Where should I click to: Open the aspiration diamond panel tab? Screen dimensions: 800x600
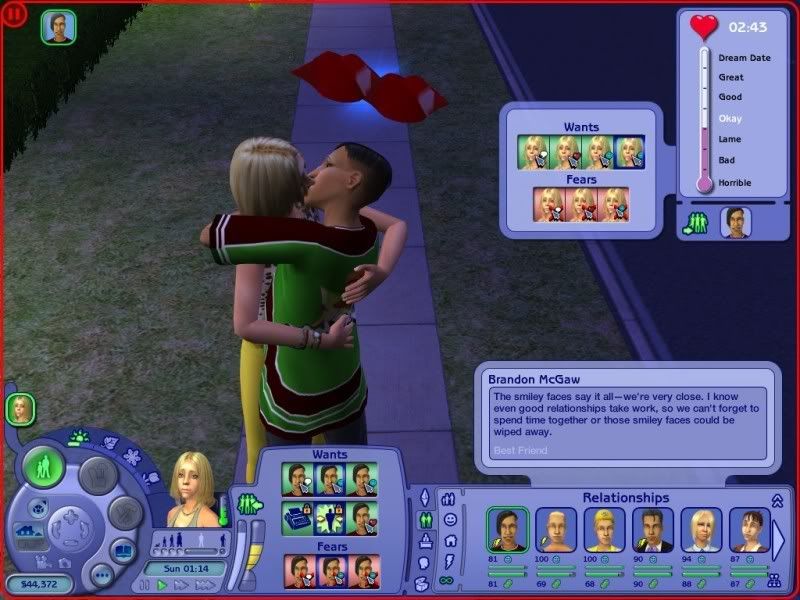422,497
